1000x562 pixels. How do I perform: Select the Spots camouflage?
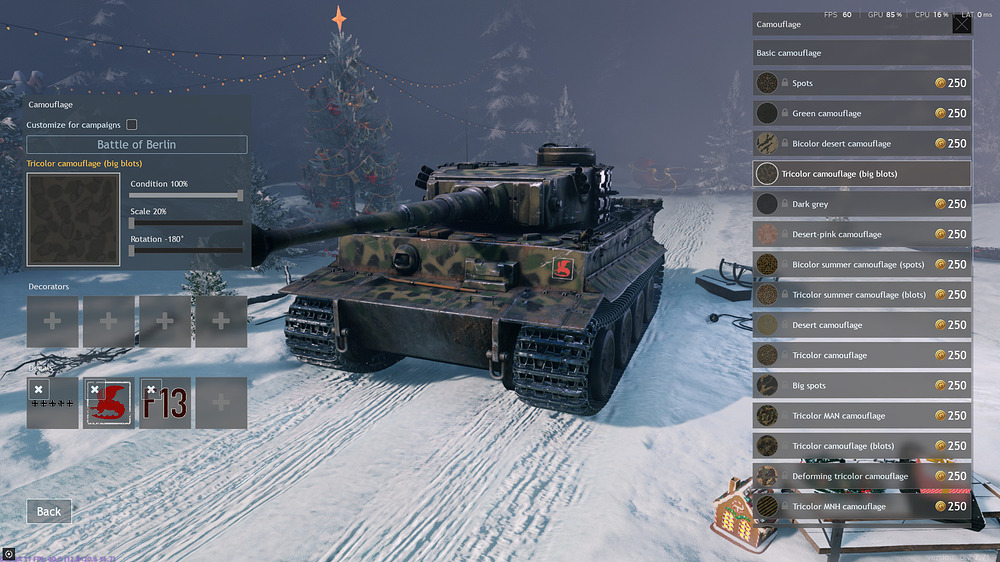click(x=861, y=83)
